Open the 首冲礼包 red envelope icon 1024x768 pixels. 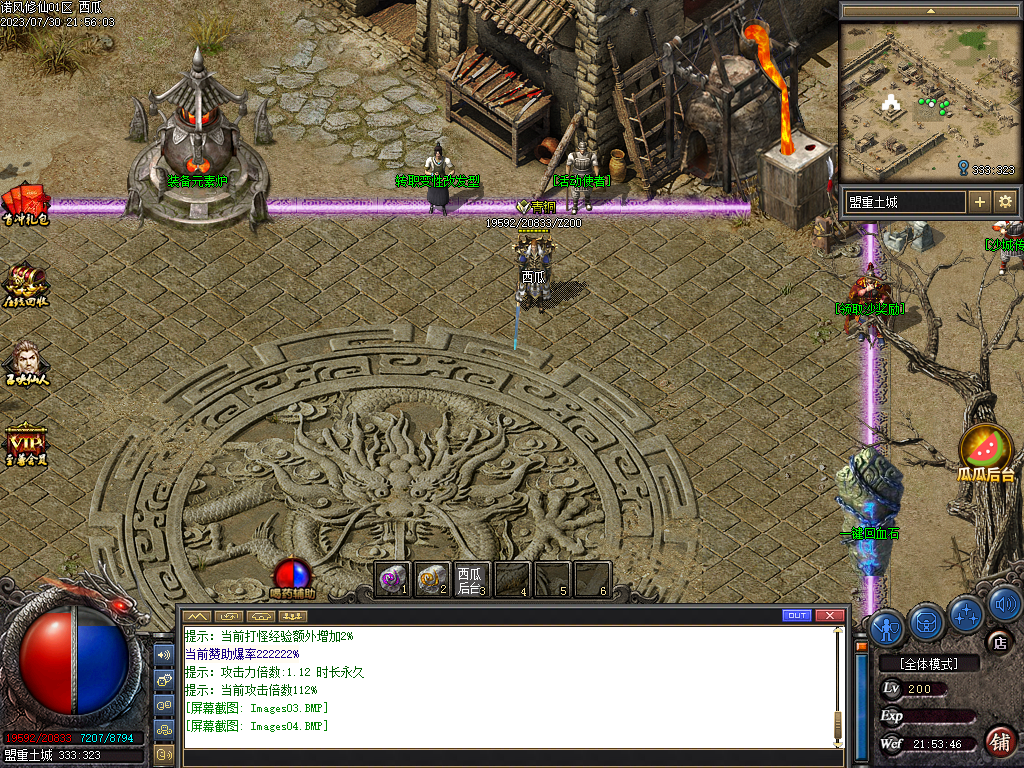[x=24, y=203]
